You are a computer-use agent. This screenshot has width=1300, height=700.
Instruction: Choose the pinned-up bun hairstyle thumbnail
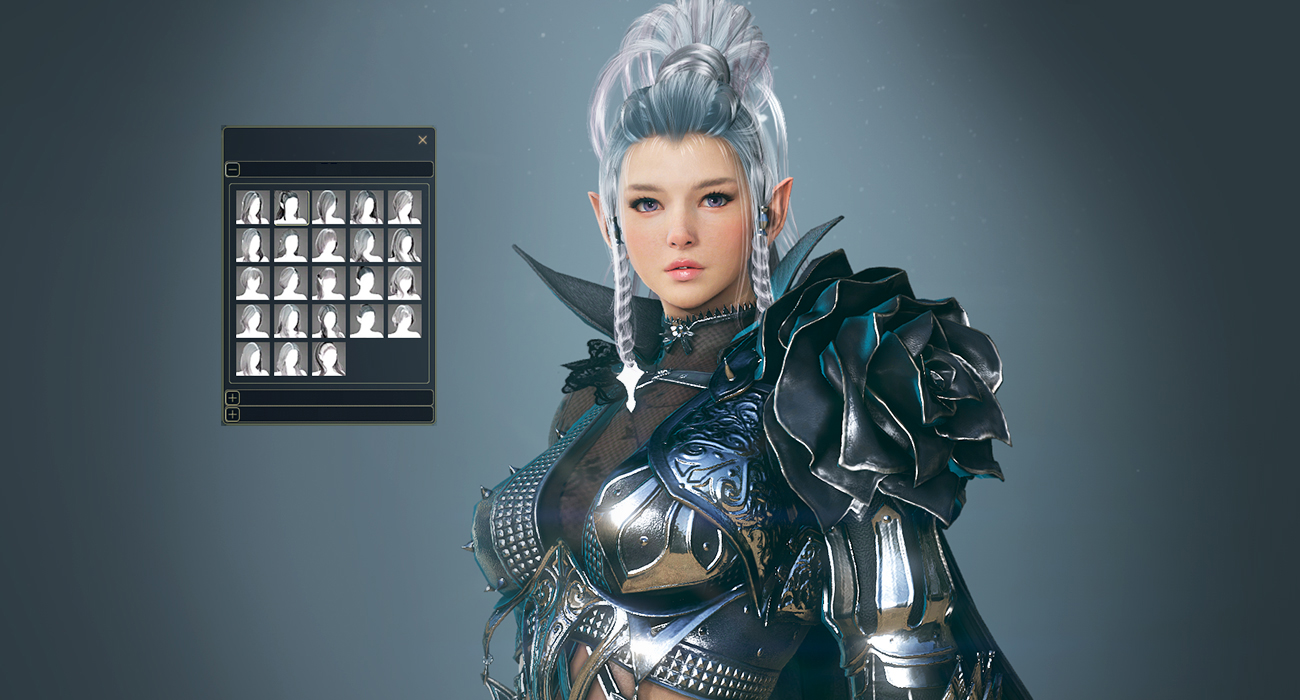point(366,321)
